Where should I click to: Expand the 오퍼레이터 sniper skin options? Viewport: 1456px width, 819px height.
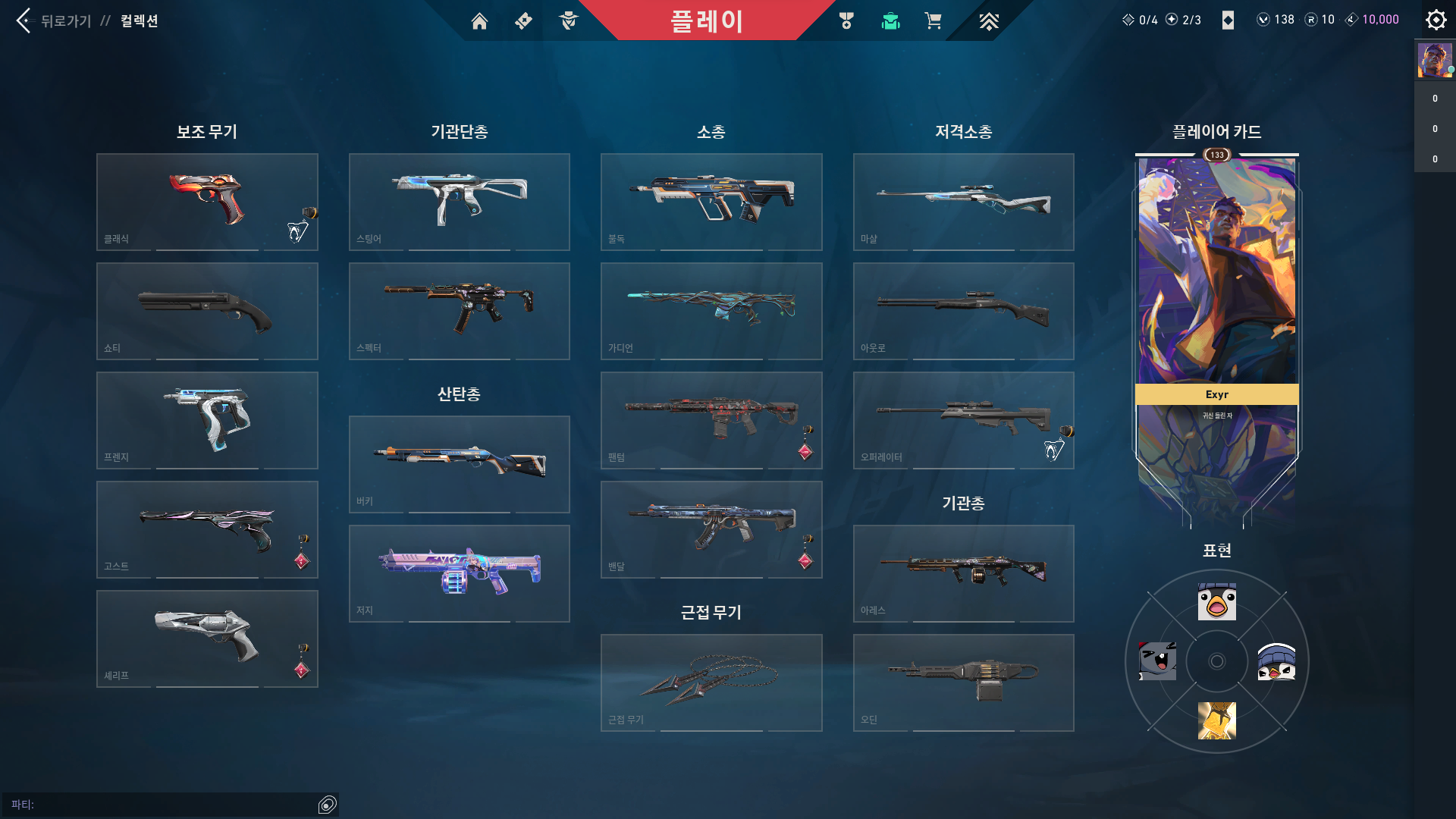pyautogui.click(x=963, y=420)
